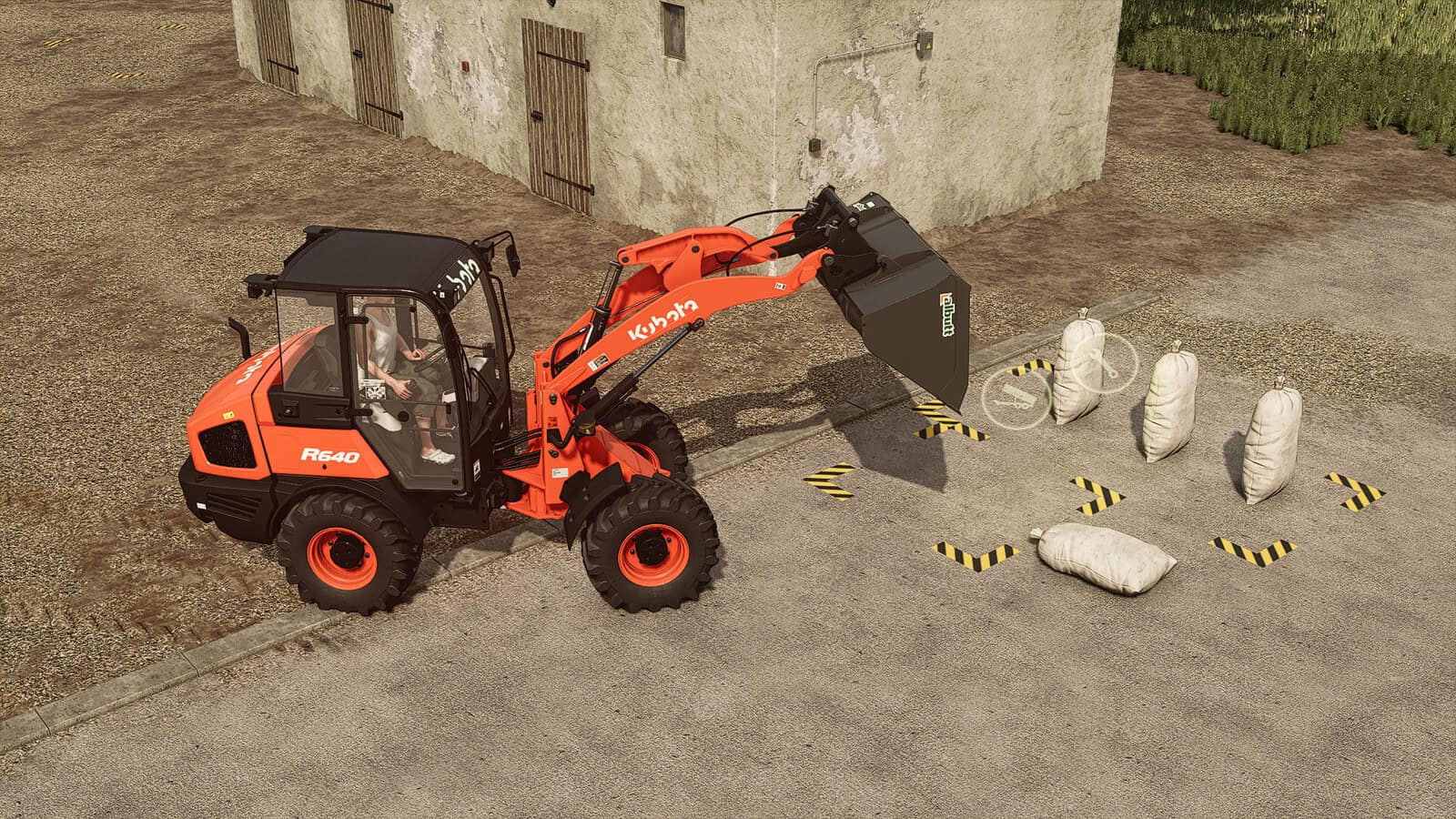Select the wrench marker icon
The height and width of the screenshot is (819, 1456).
tap(1104, 362)
